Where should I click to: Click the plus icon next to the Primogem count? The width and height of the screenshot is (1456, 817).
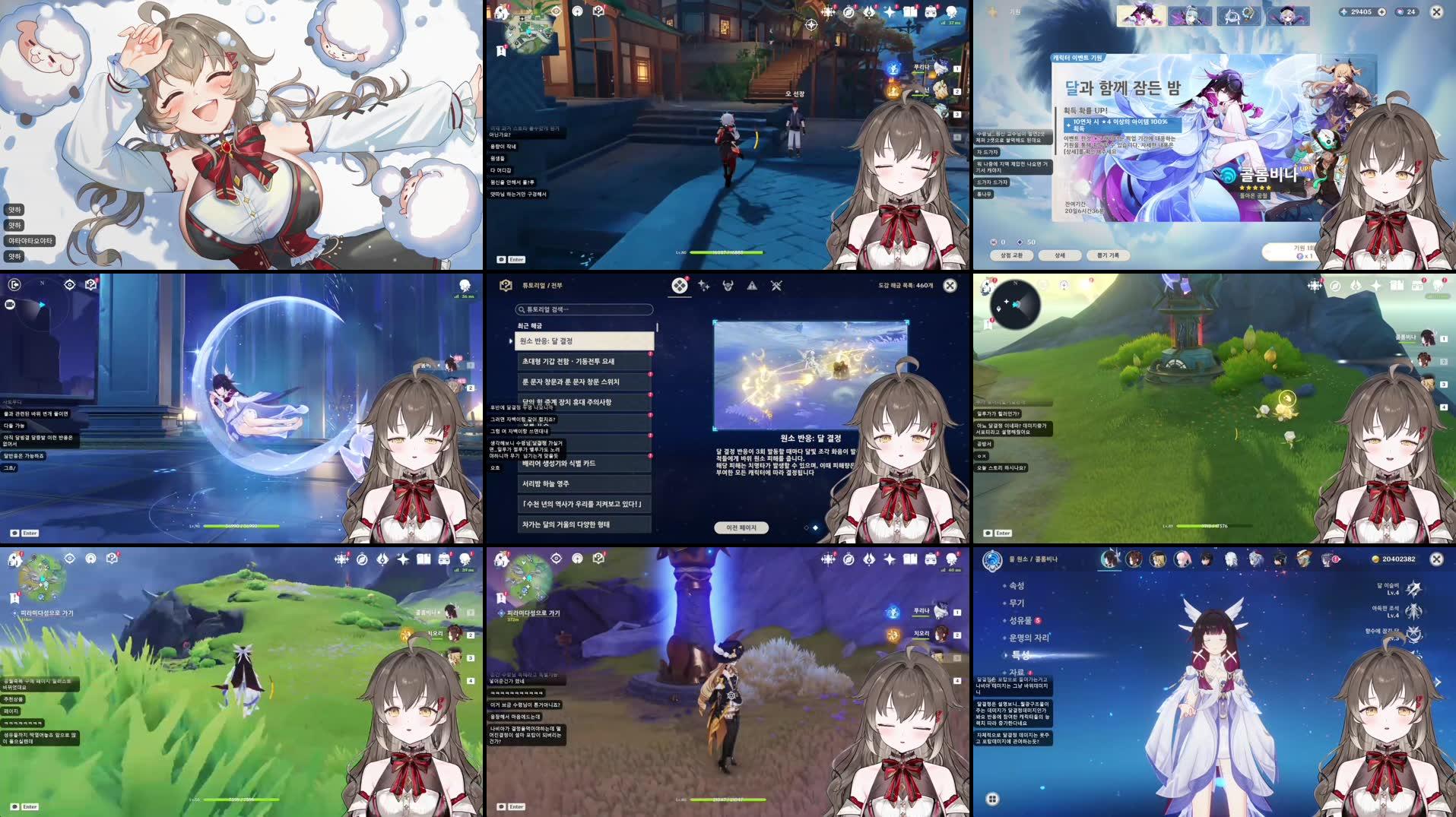[x=1382, y=11]
